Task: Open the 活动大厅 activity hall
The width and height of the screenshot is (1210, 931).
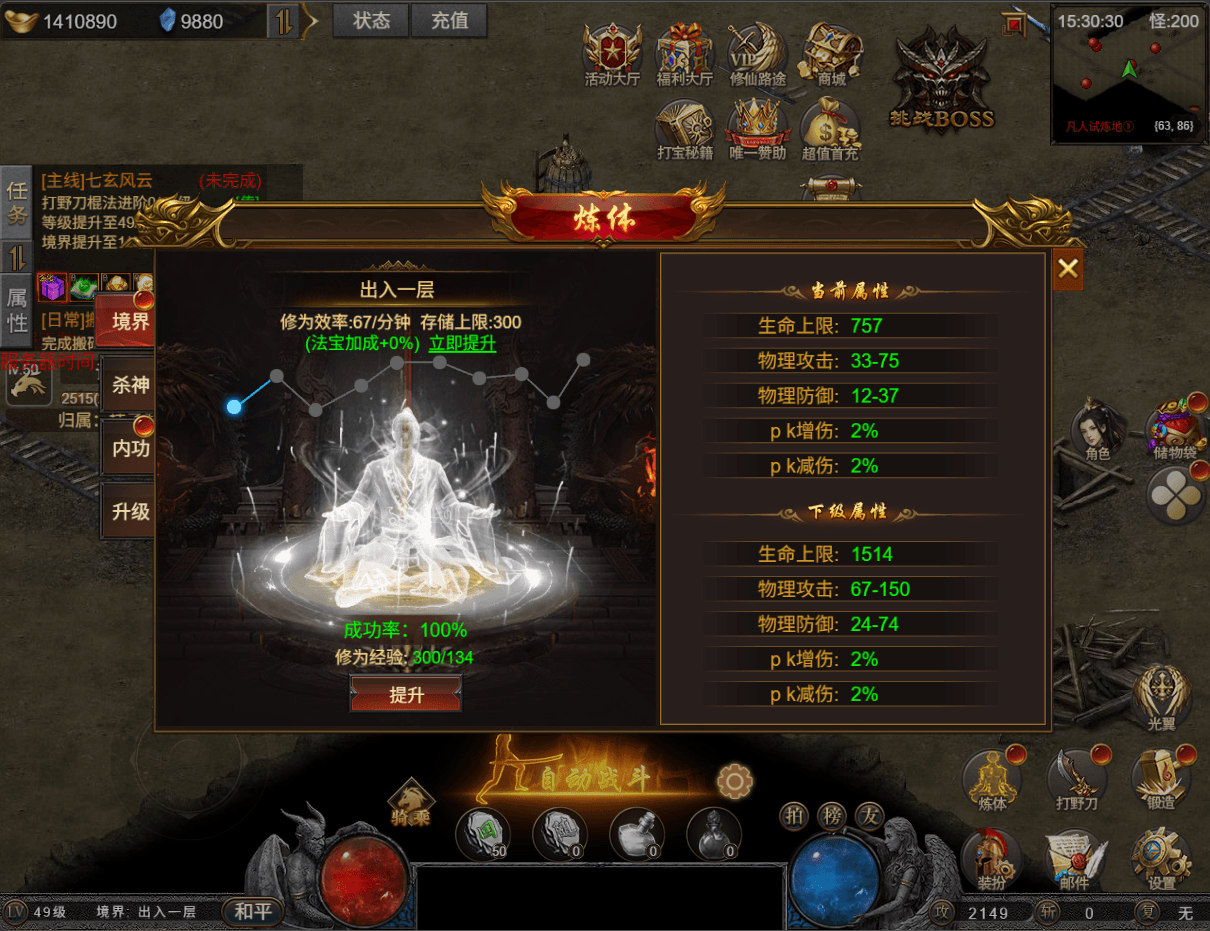Action: pyautogui.click(x=612, y=53)
